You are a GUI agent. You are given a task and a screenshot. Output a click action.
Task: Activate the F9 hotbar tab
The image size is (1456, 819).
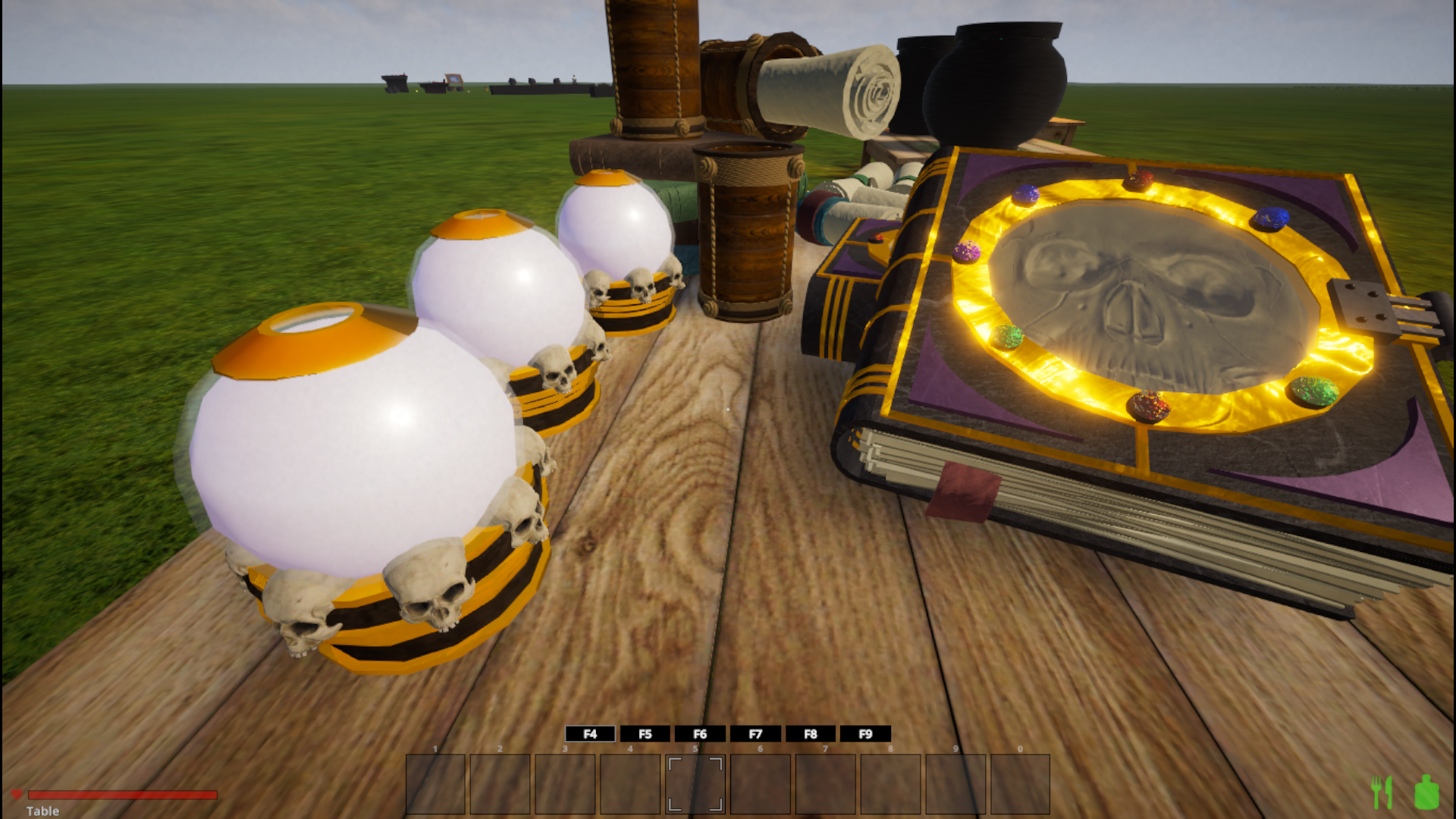[865, 734]
